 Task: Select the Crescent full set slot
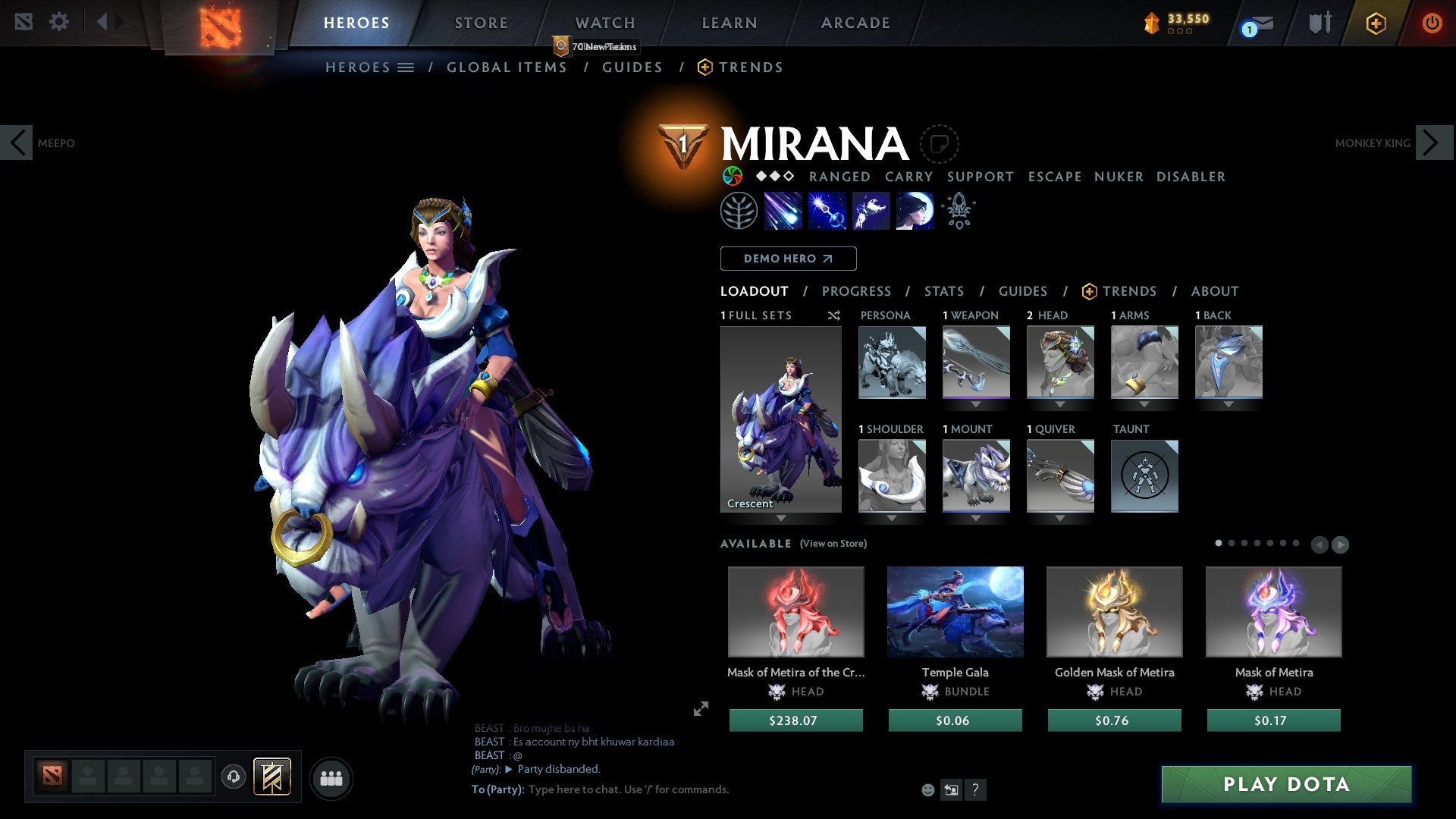780,419
